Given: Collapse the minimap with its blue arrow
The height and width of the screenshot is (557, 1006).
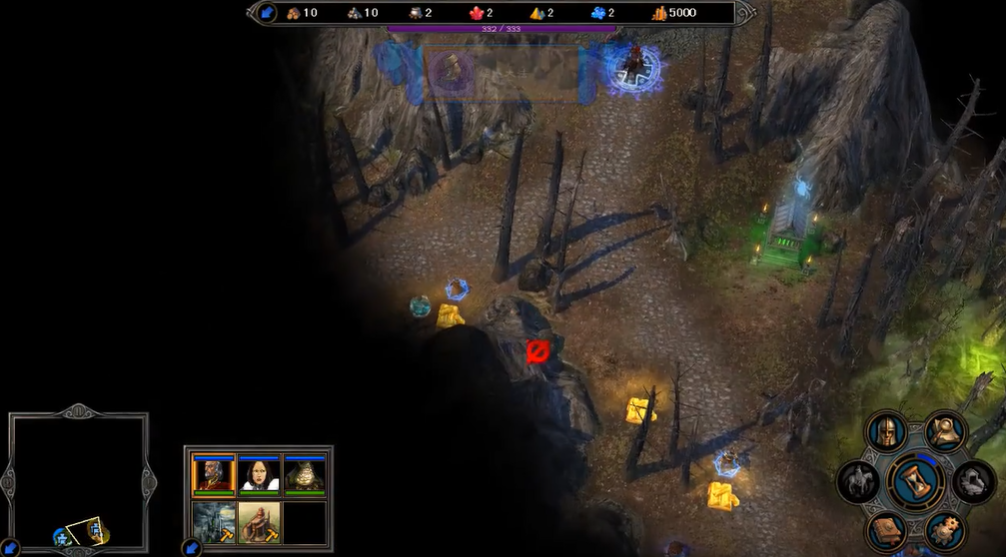Looking at the screenshot, I should point(10,548).
